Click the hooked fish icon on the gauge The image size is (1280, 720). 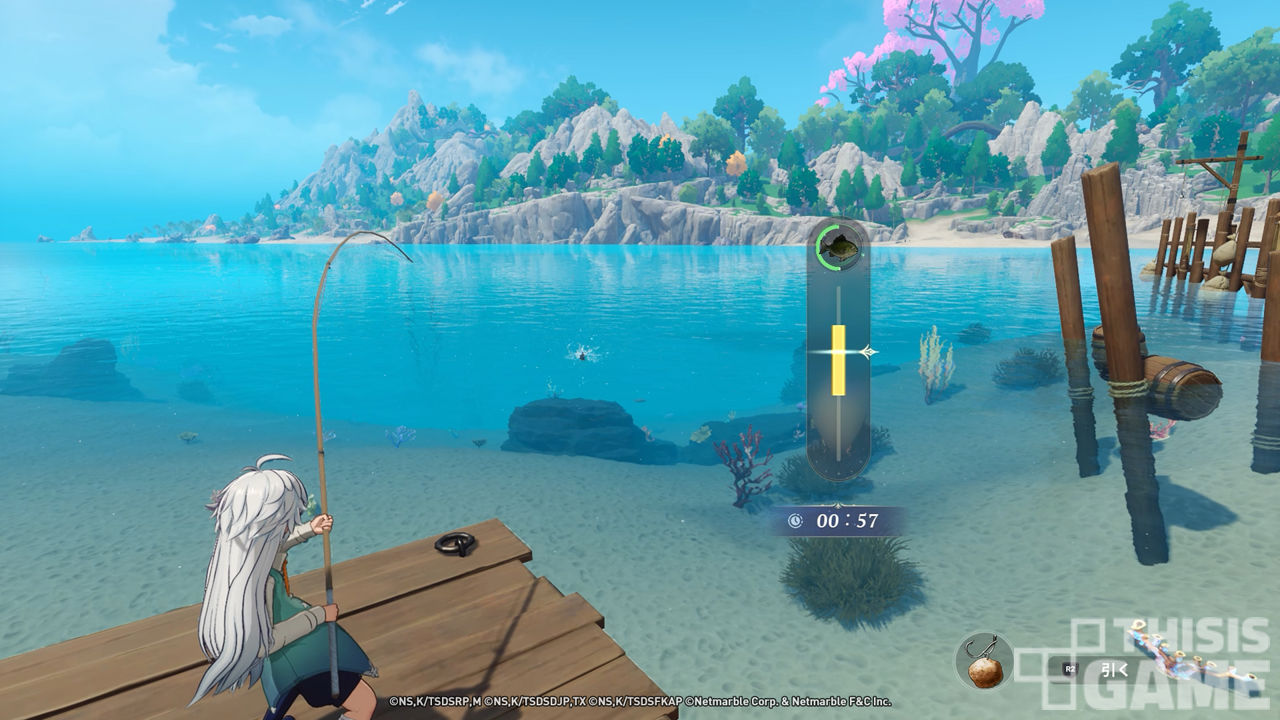[x=837, y=245]
